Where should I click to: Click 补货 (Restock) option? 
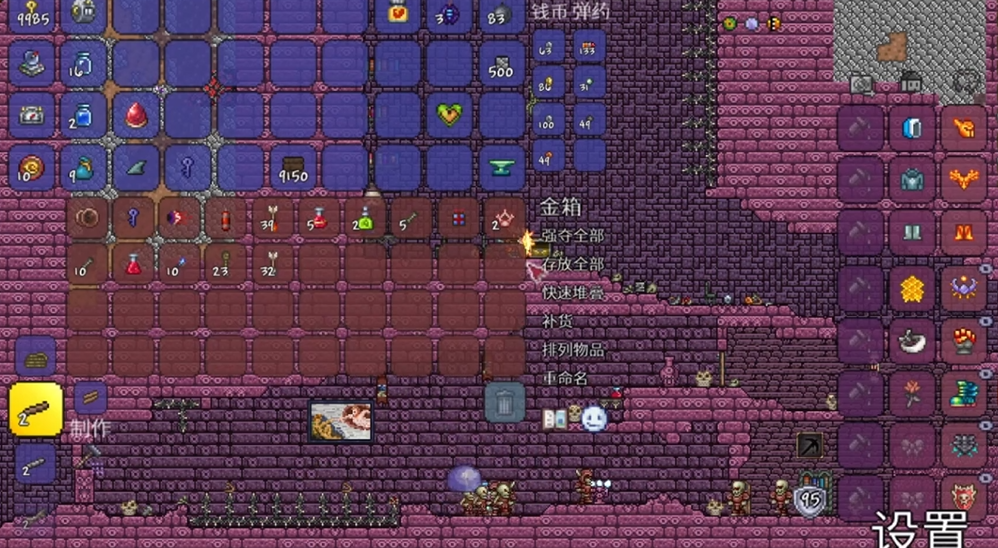pyautogui.click(x=556, y=322)
